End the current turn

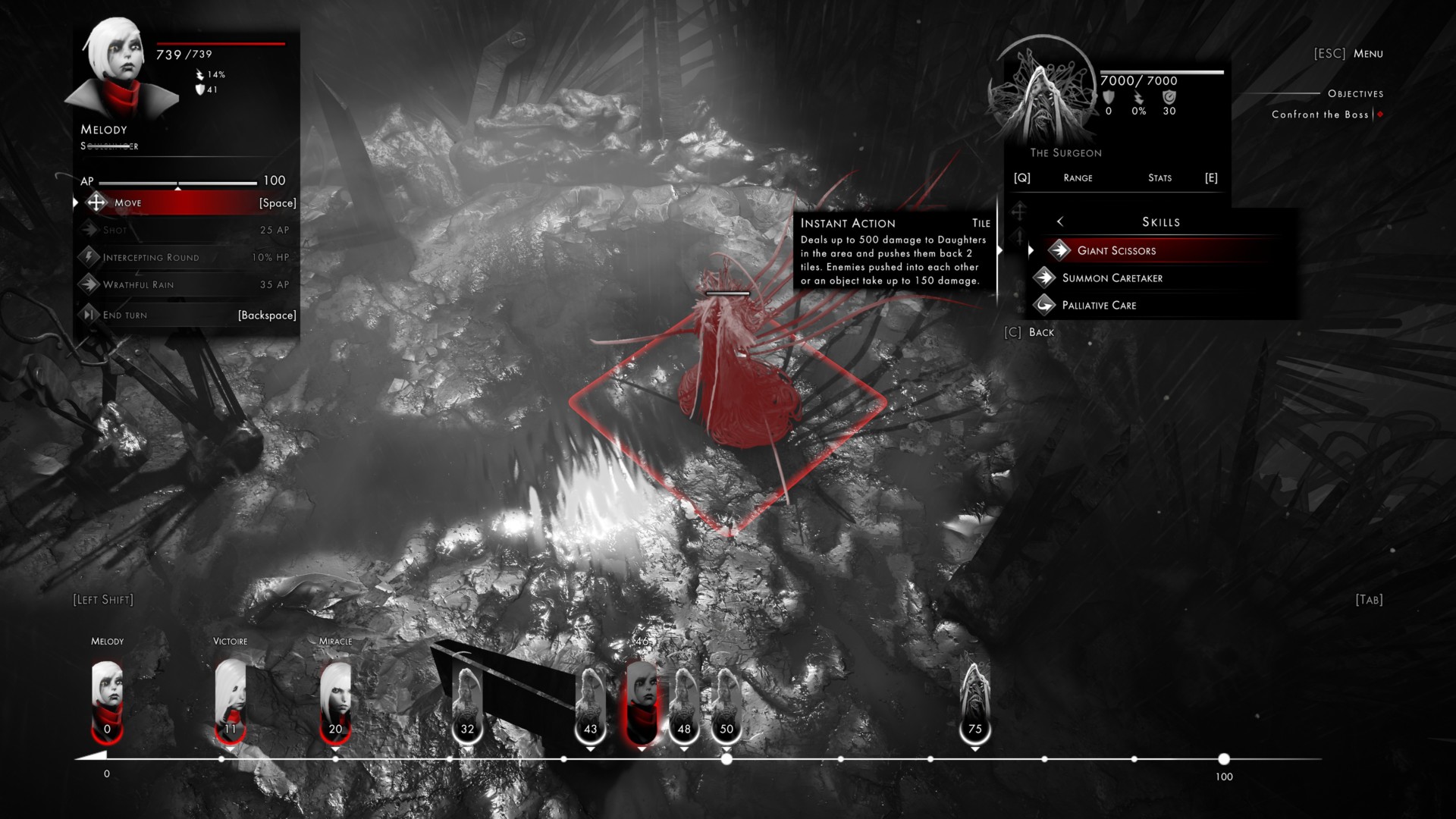186,315
